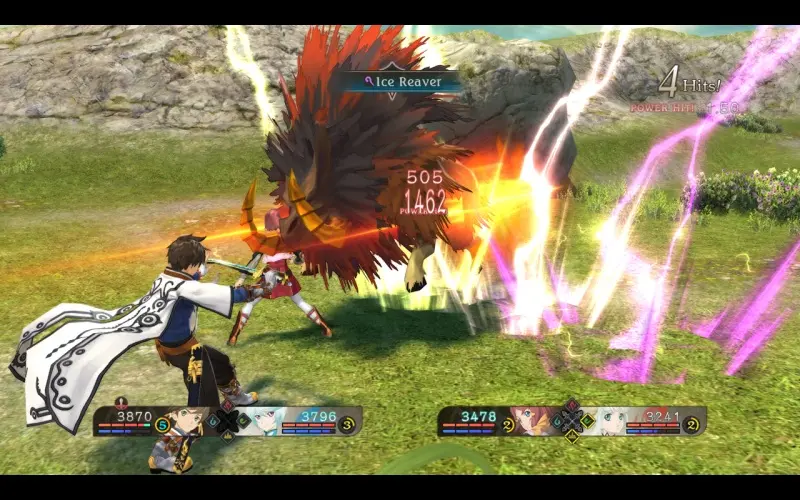Click the Ice Reaver target name label
The image size is (800, 500).
tap(400, 82)
